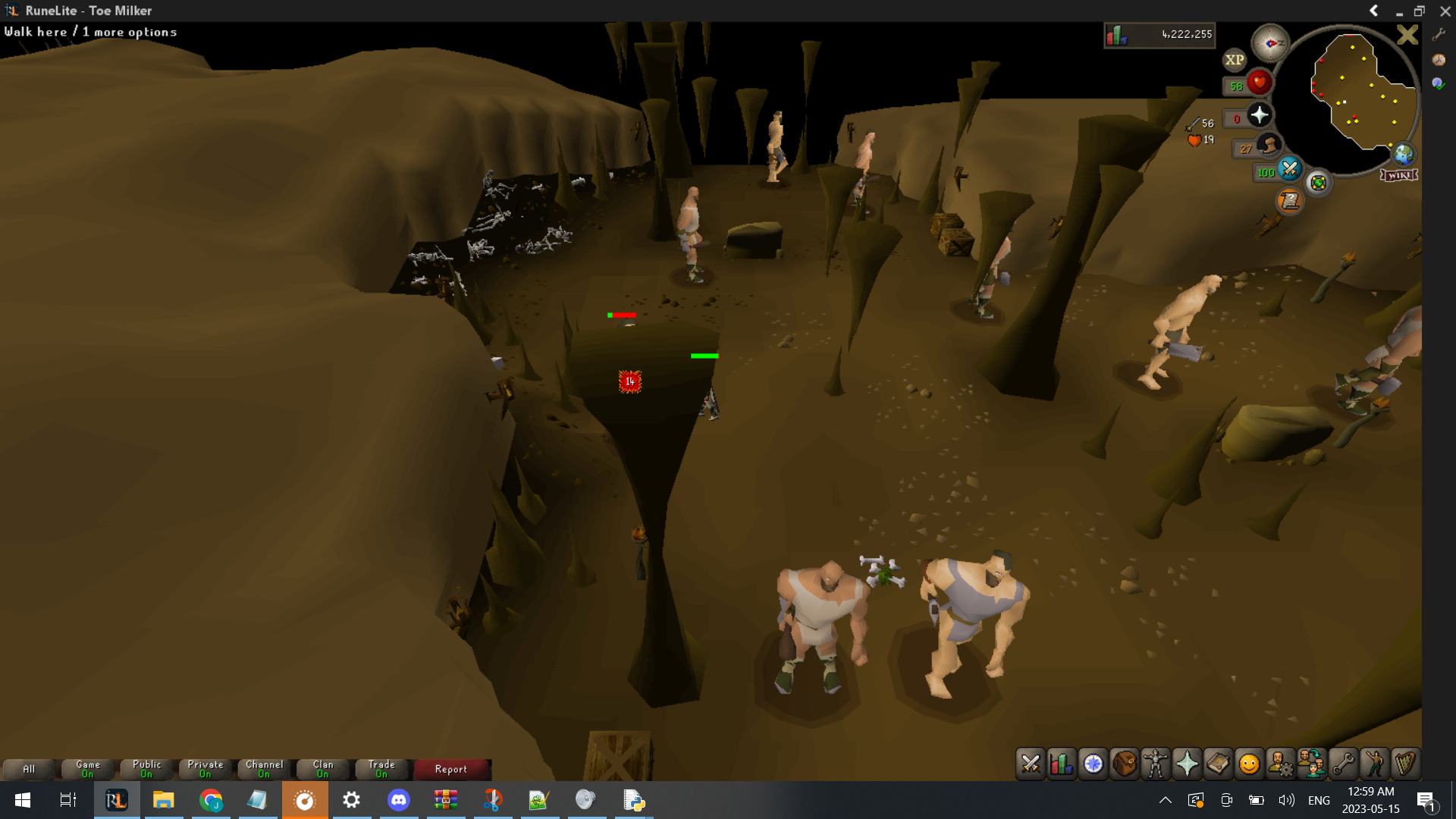Open the world map globe
The height and width of the screenshot is (819, 1456).
1403,154
